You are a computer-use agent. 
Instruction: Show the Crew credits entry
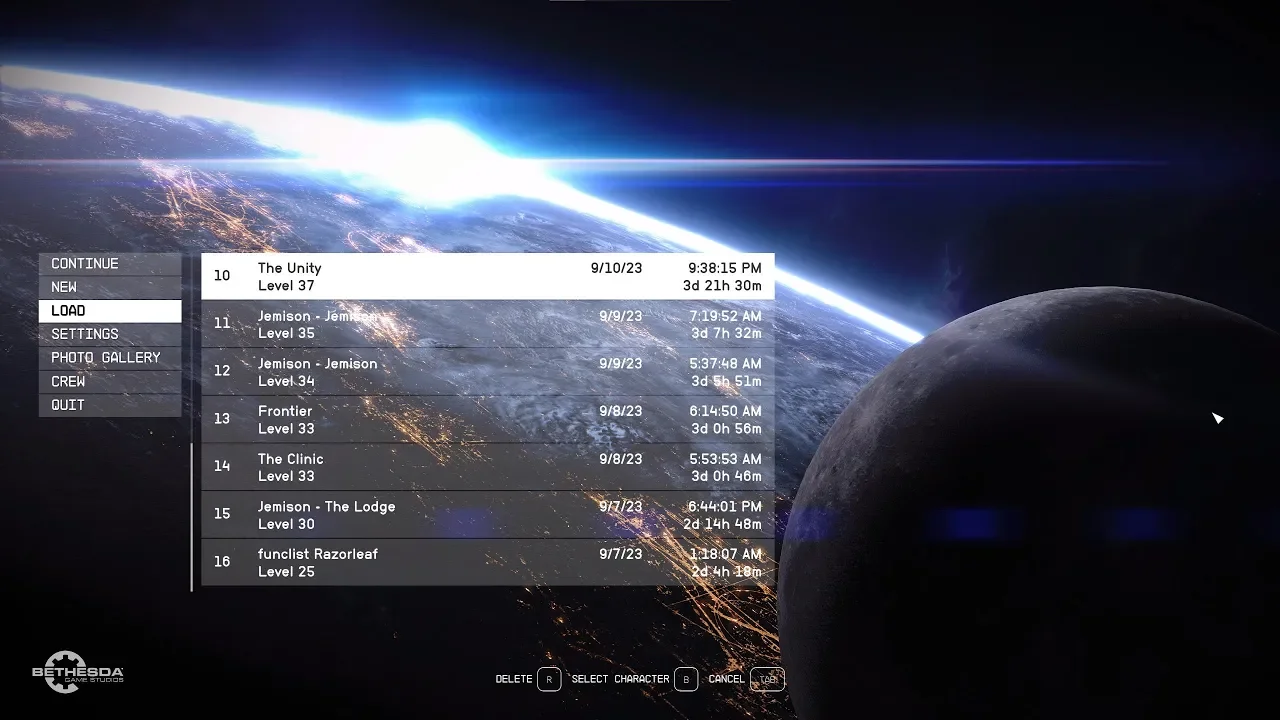coord(110,381)
